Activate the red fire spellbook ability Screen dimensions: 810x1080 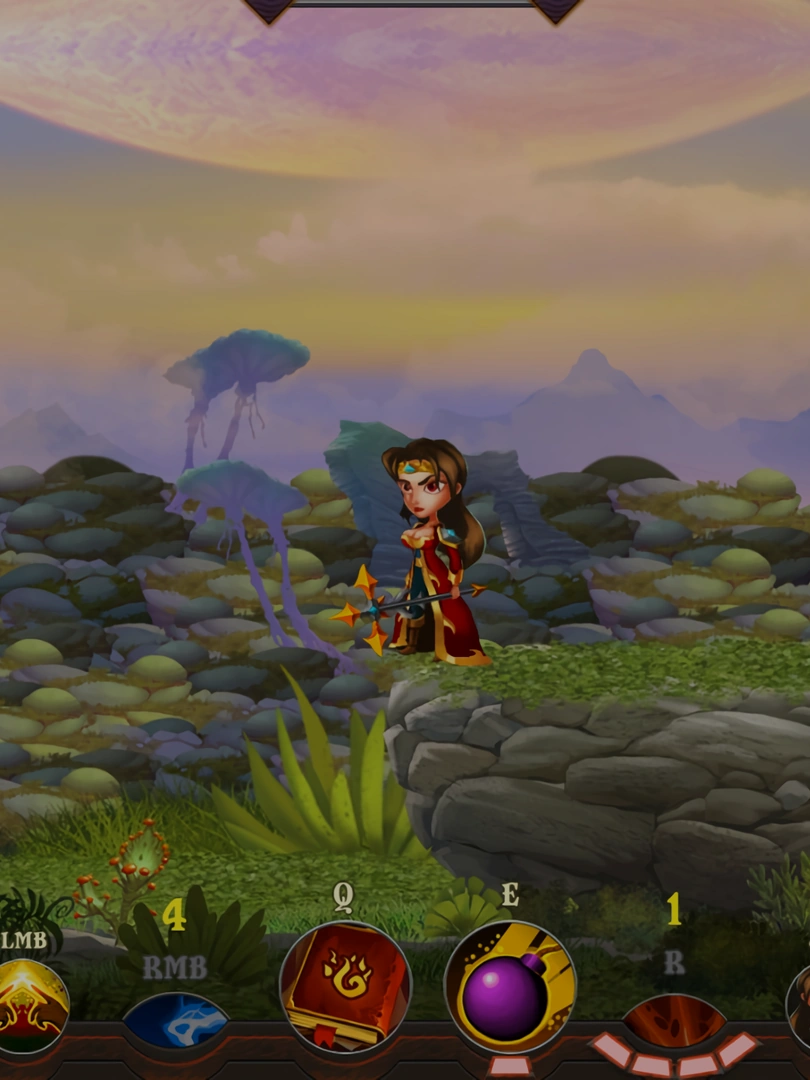pos(345,986)
